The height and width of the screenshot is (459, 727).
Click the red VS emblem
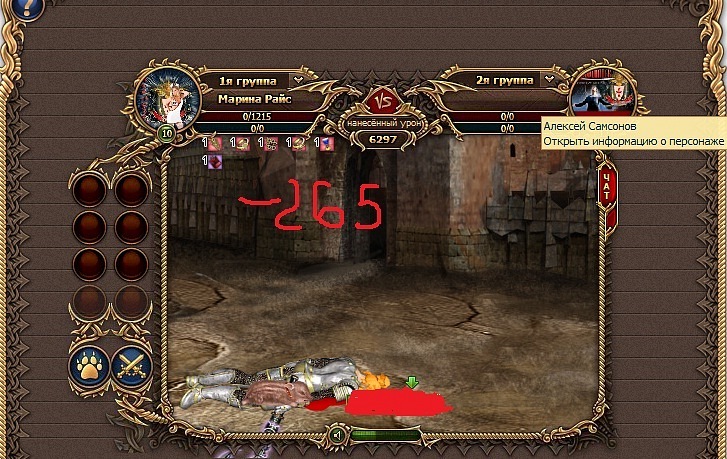[x=380, y=101]
